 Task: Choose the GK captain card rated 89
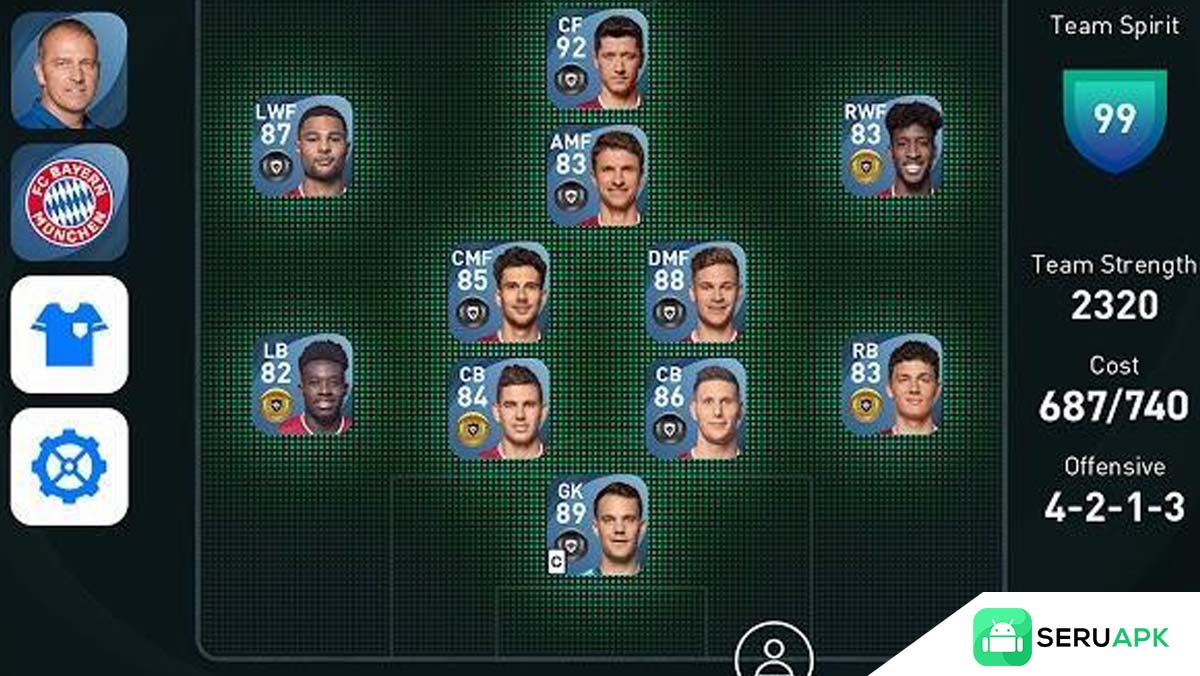click(x=597, y=526)
